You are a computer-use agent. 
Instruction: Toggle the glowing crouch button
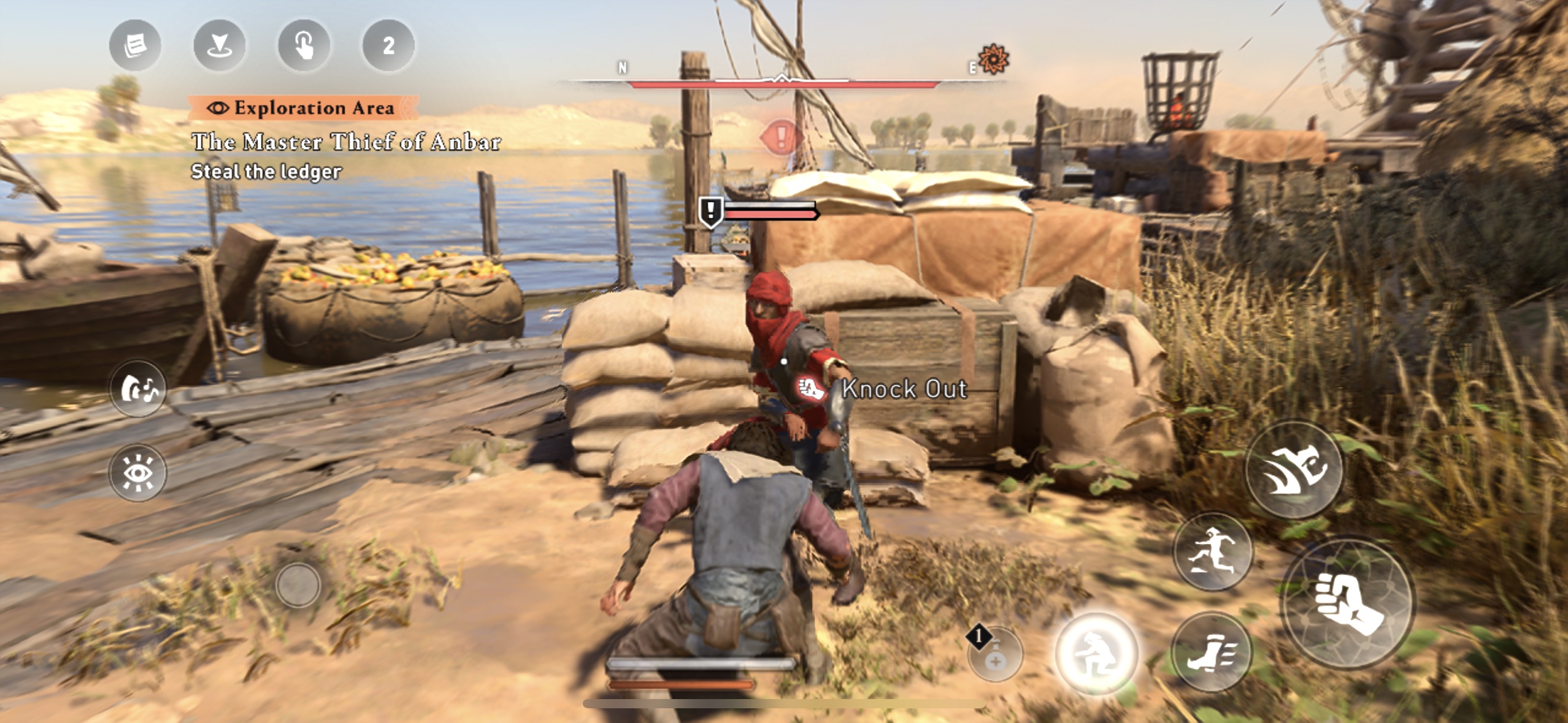[x=1096, y=654]
